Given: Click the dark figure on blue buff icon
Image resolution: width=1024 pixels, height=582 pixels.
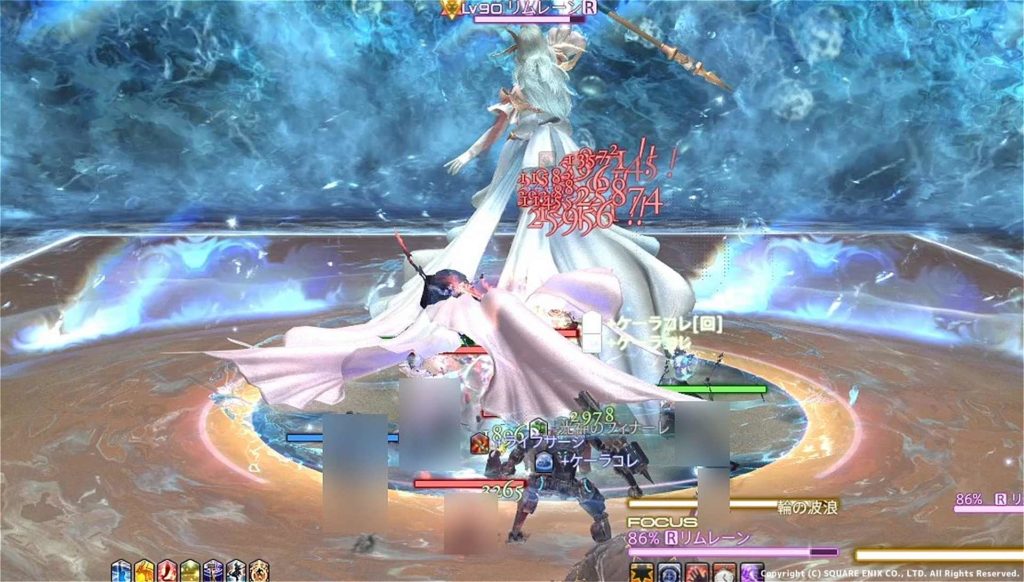Looking at the screenshot, I should 235,572.
